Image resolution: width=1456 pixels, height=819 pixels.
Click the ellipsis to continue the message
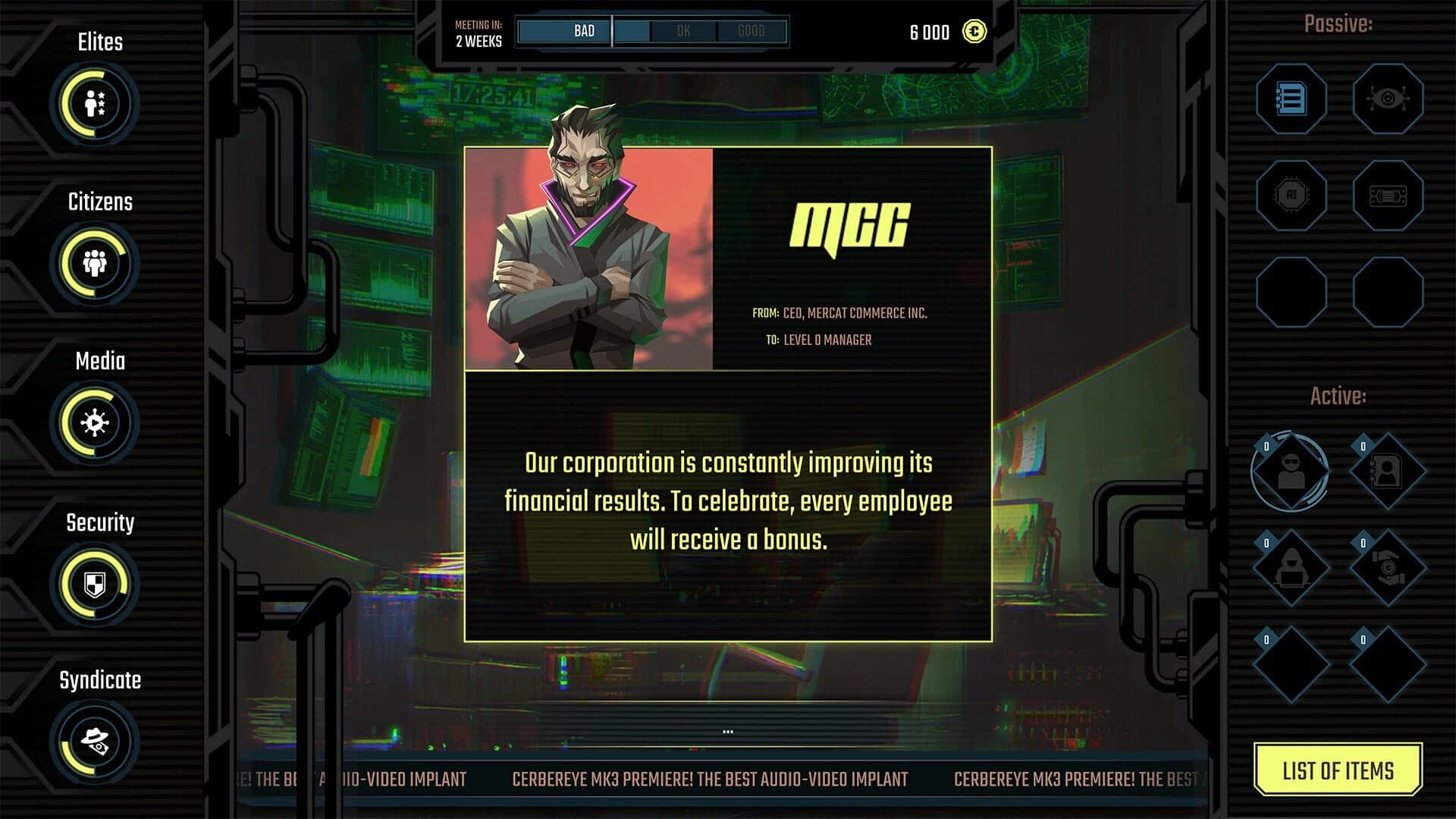click(x=728, y=730)
